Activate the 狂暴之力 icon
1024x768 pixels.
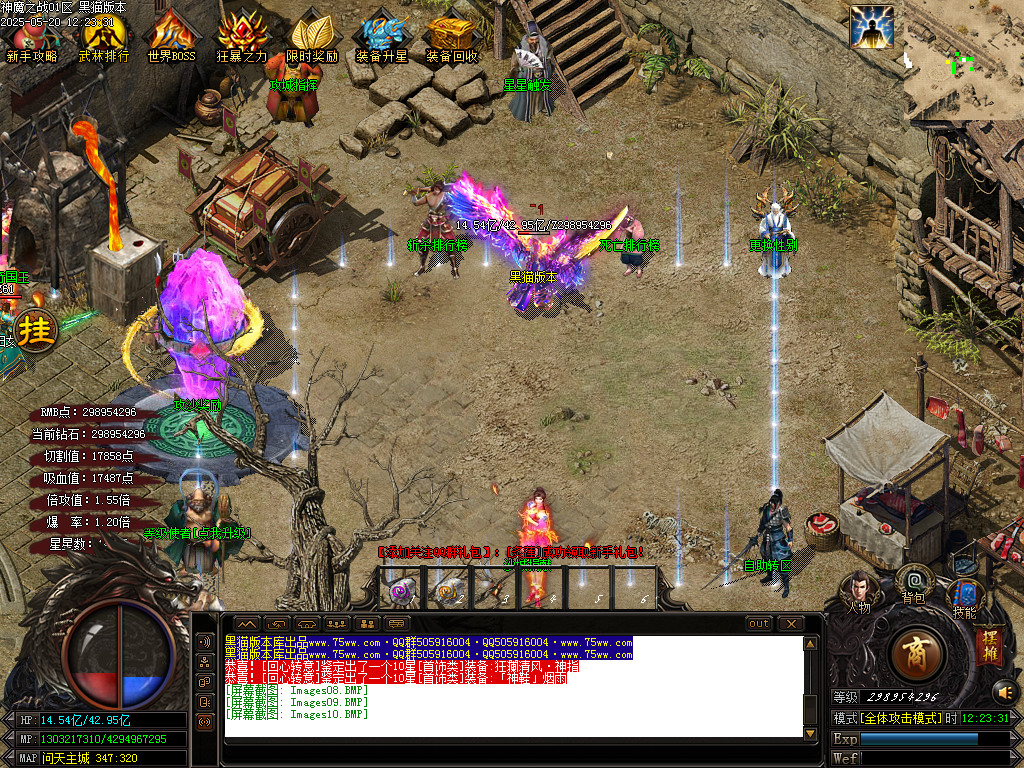[242, 33]
